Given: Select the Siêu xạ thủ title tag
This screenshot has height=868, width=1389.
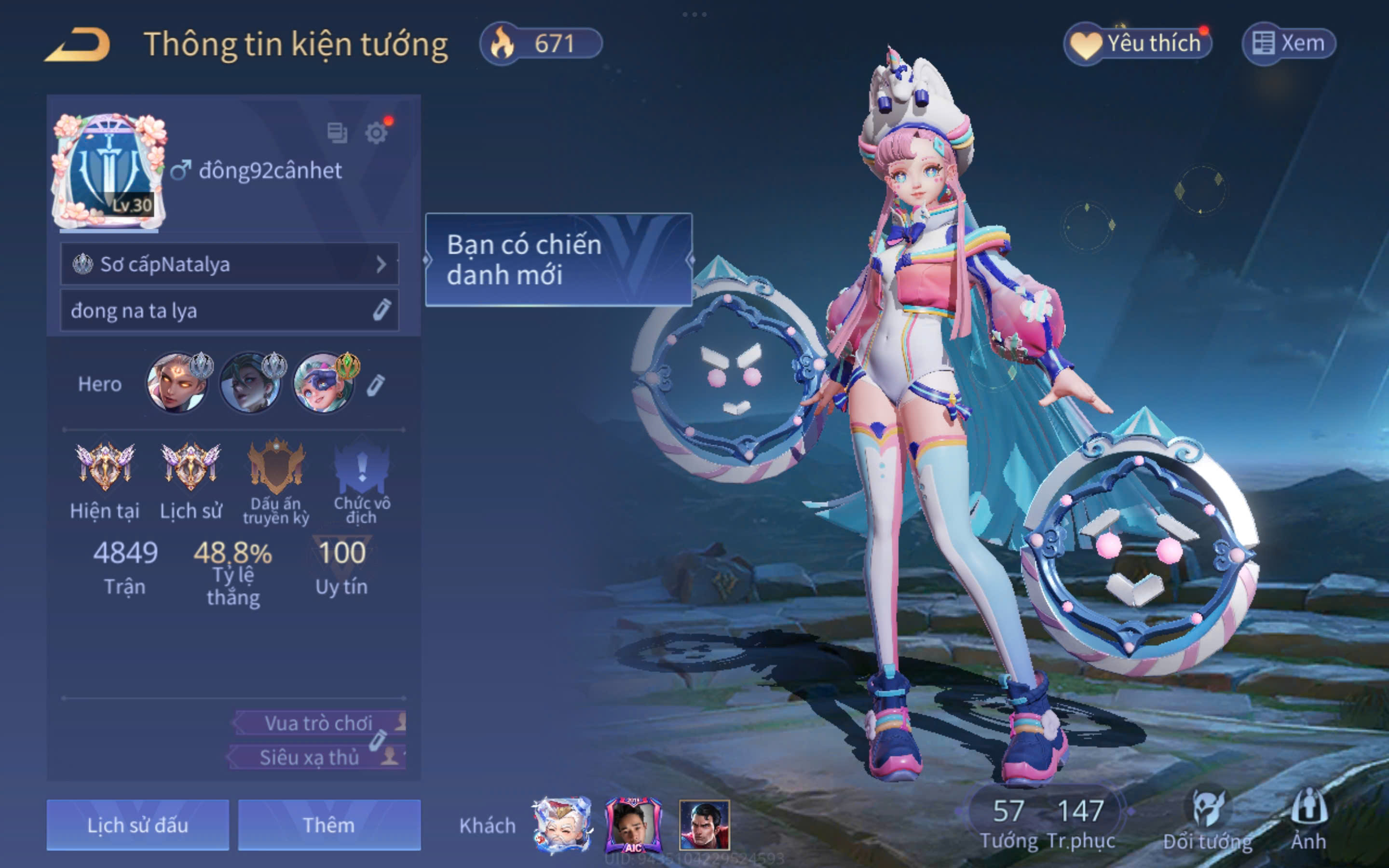Looking at the screenshot, I should pyautogui.click(x=310, y=757).
